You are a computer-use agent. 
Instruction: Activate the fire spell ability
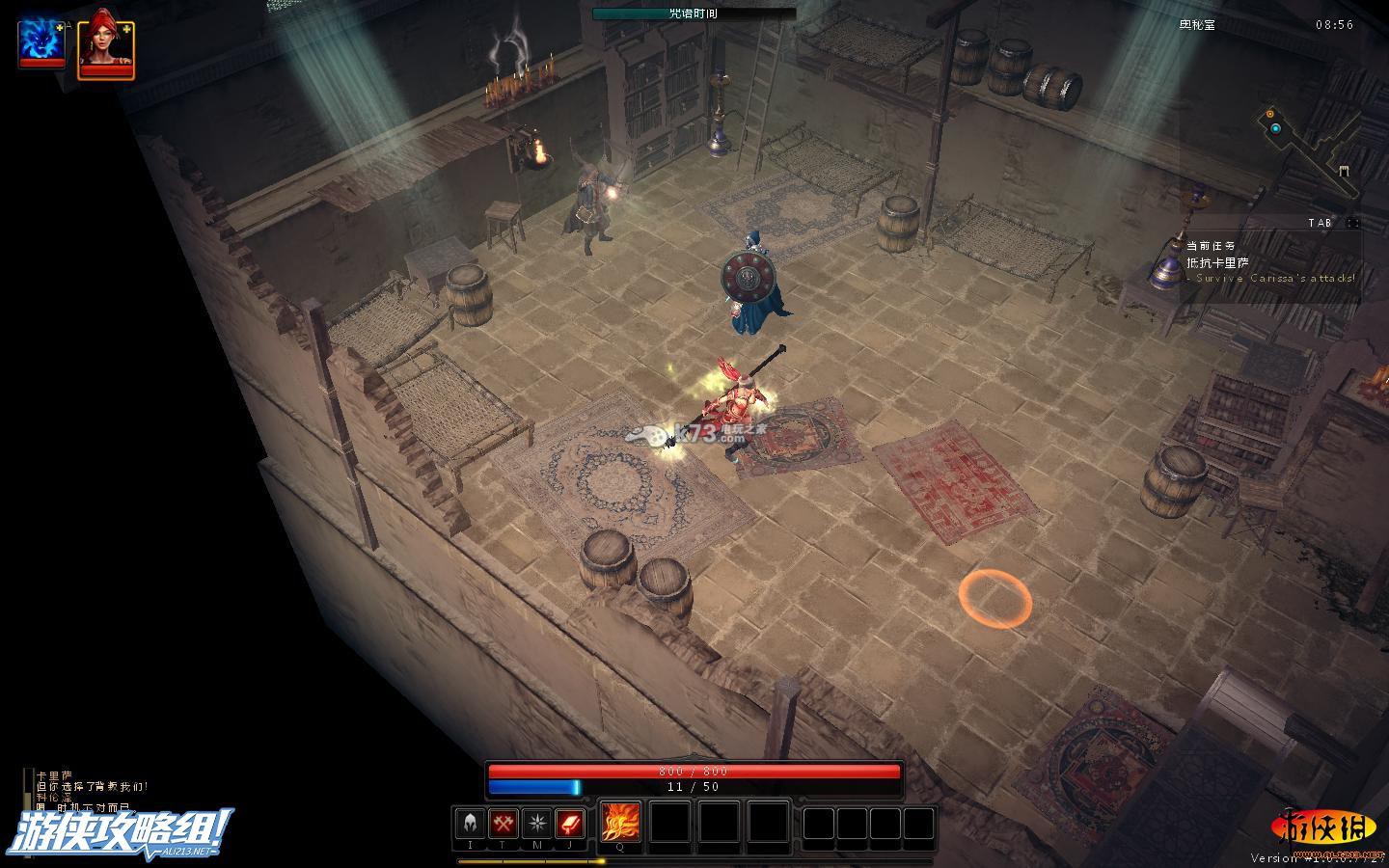pos(620,823)
